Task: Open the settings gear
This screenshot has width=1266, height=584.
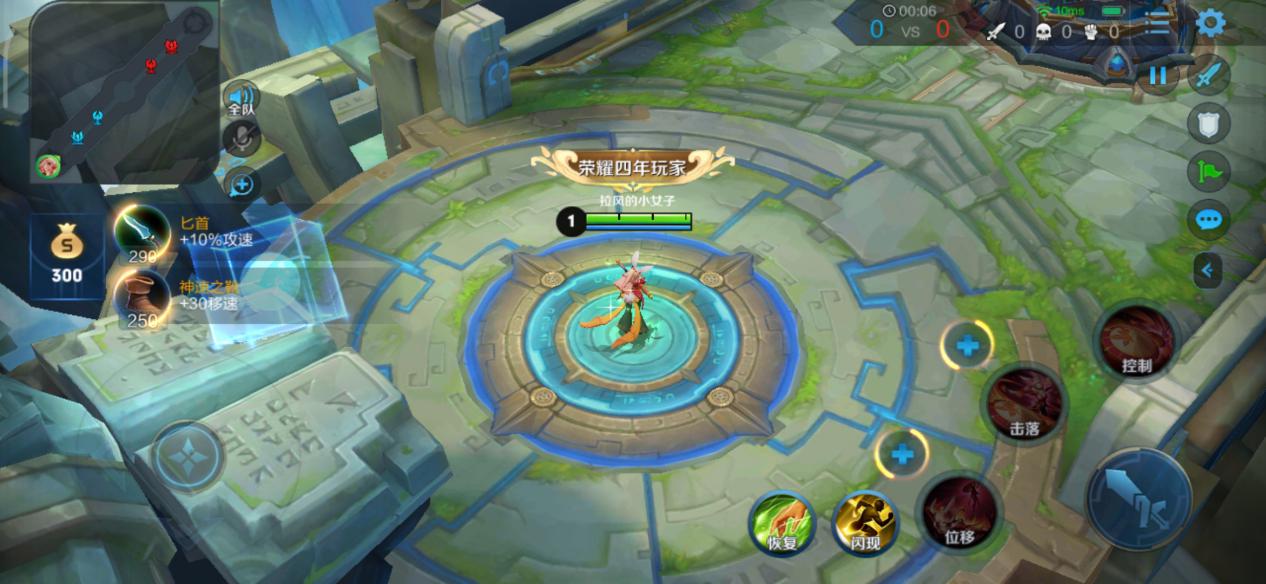Action: point(1210,23)
